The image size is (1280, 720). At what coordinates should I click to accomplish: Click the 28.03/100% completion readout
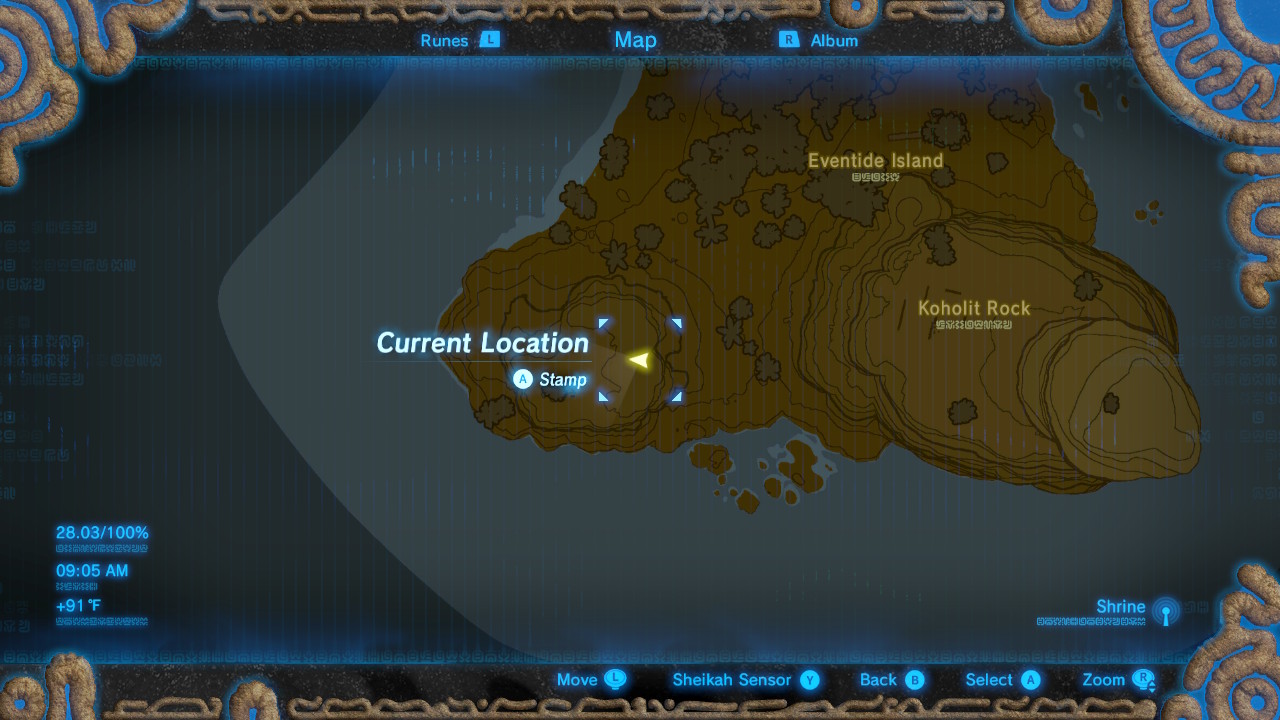(x=100, y=533)
